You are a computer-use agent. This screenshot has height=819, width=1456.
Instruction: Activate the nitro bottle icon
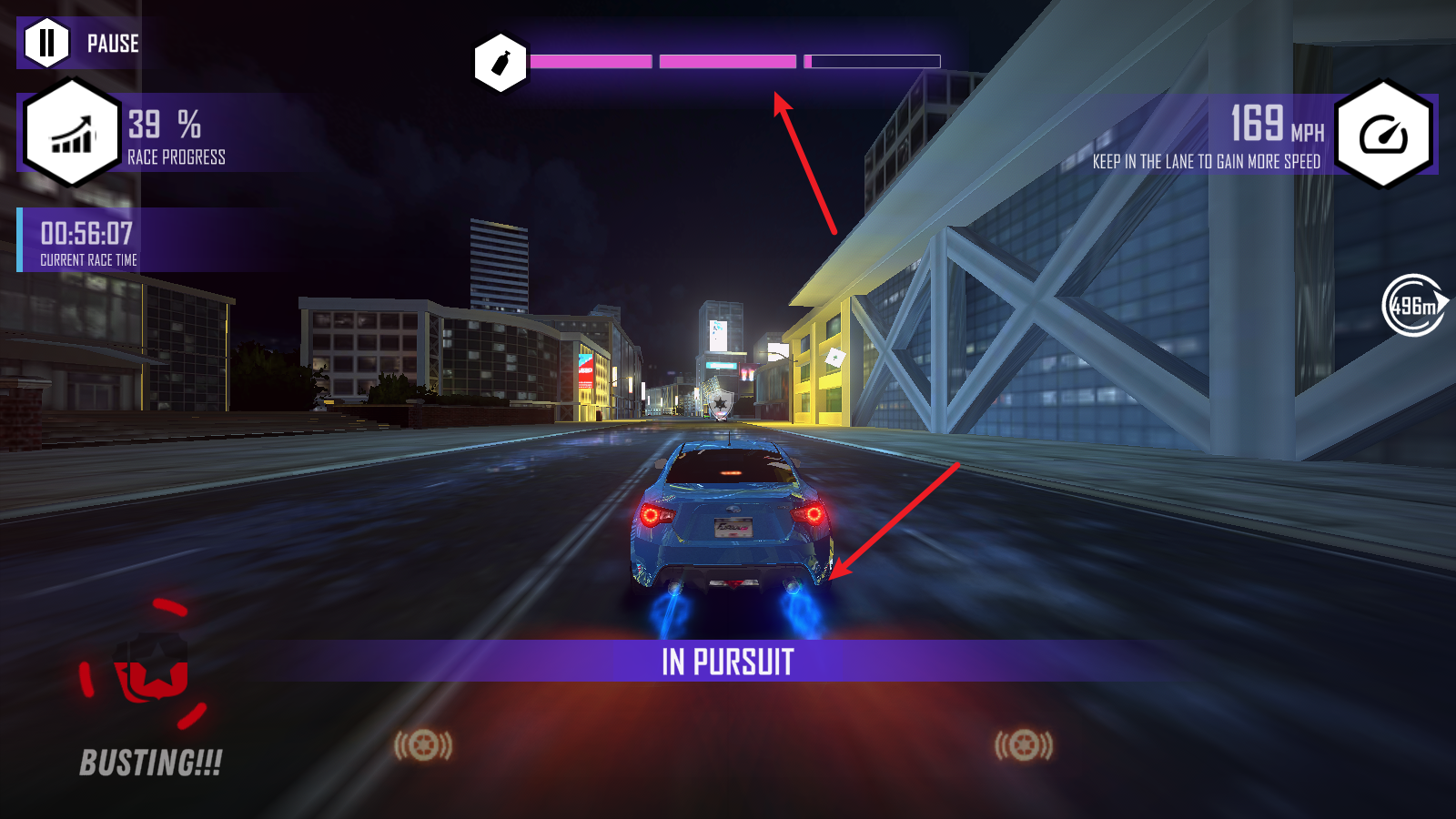click(x=500, y=63)
